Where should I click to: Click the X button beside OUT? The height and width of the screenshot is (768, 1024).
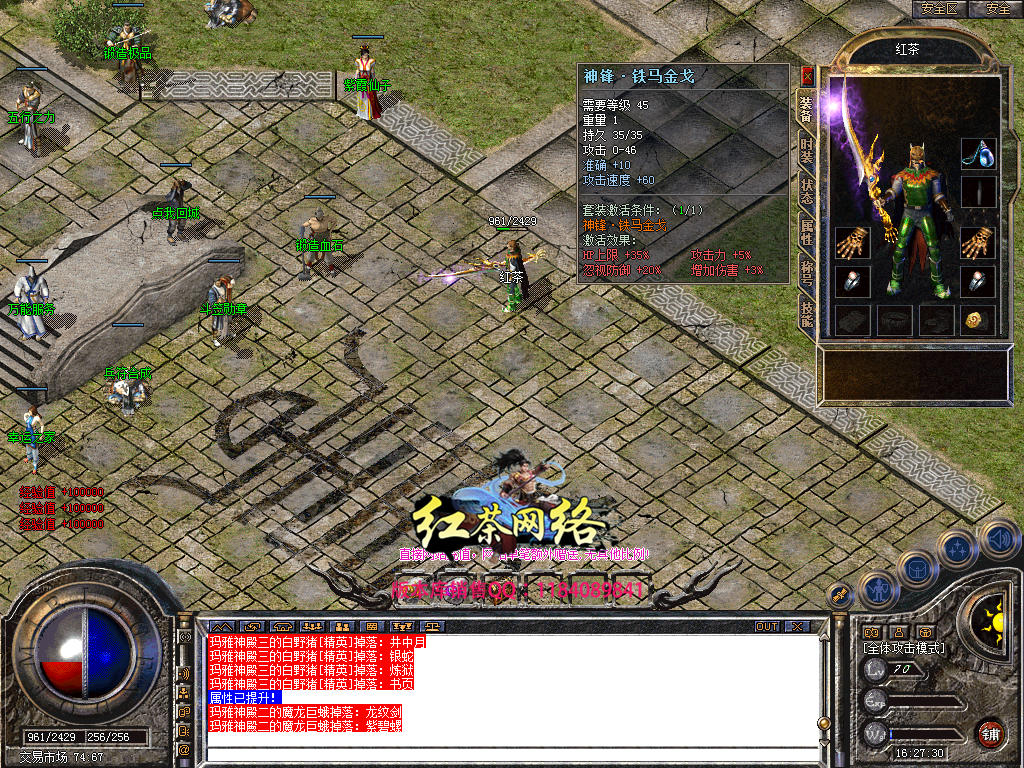[x=796, y=626]
